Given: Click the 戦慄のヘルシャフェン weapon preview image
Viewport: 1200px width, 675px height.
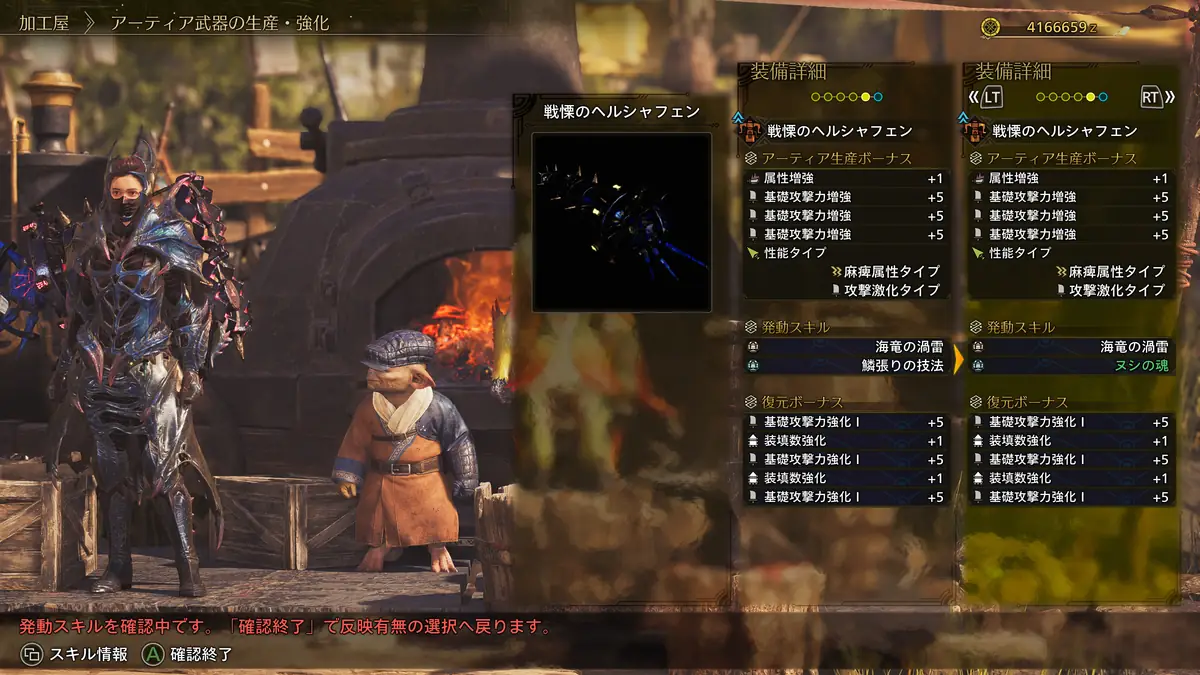Looking at the screenshot, I should pos(621,222).
